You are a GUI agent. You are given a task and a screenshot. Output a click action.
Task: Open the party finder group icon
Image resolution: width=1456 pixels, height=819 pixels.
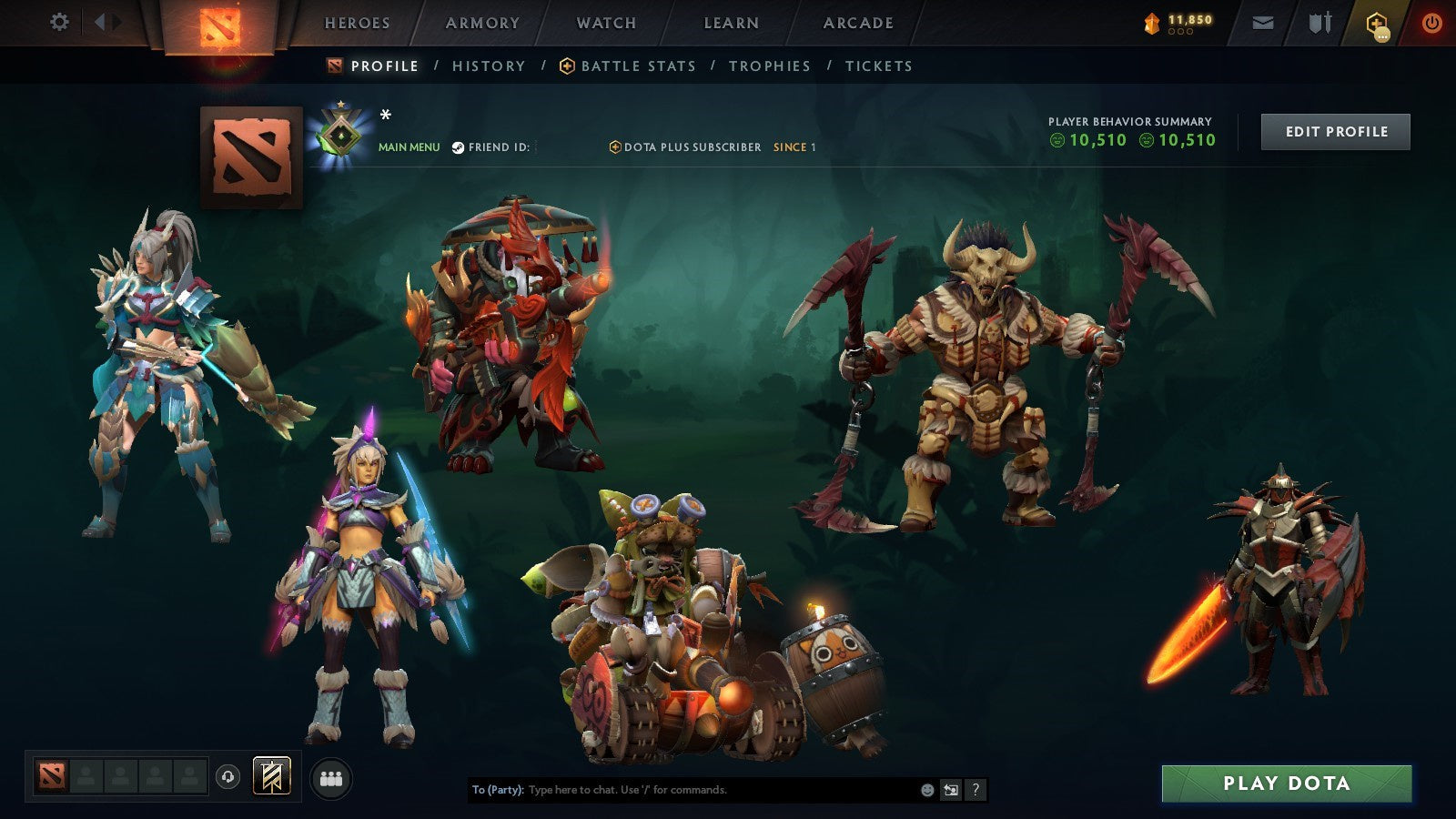(x=330, y=777)
